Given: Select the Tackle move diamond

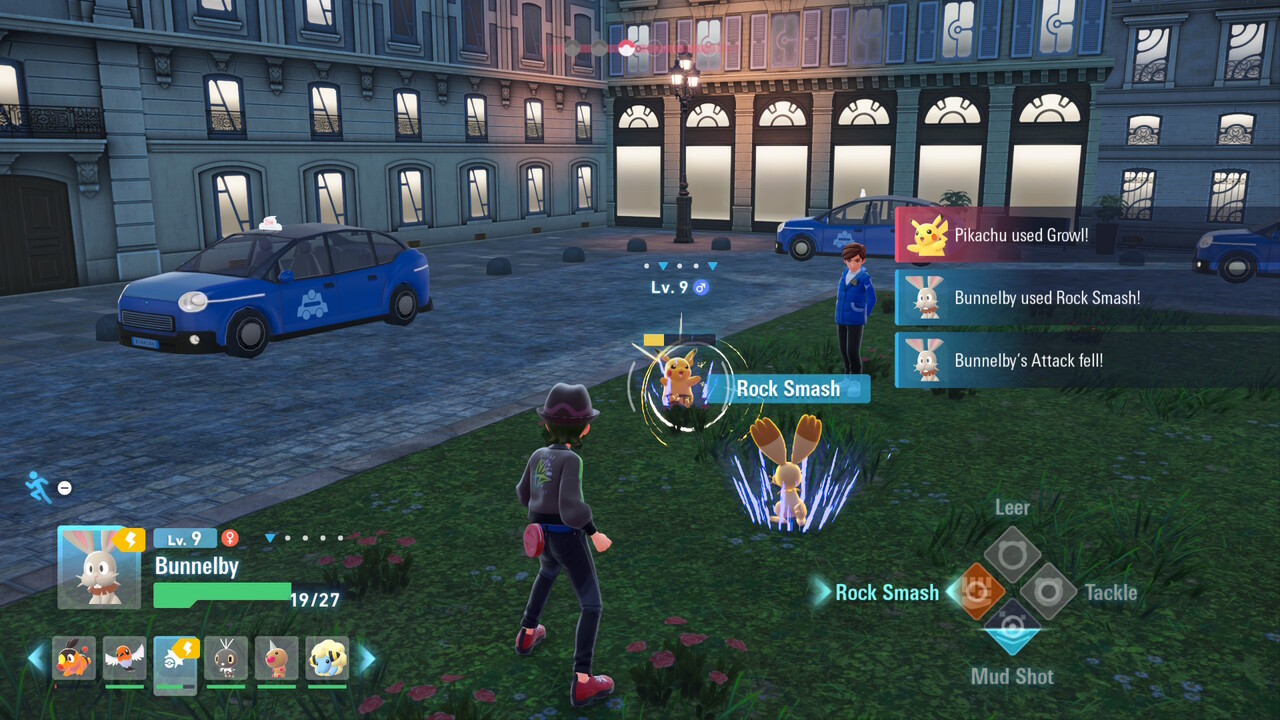Looking at the screenshot, I should pos(1048,592).
